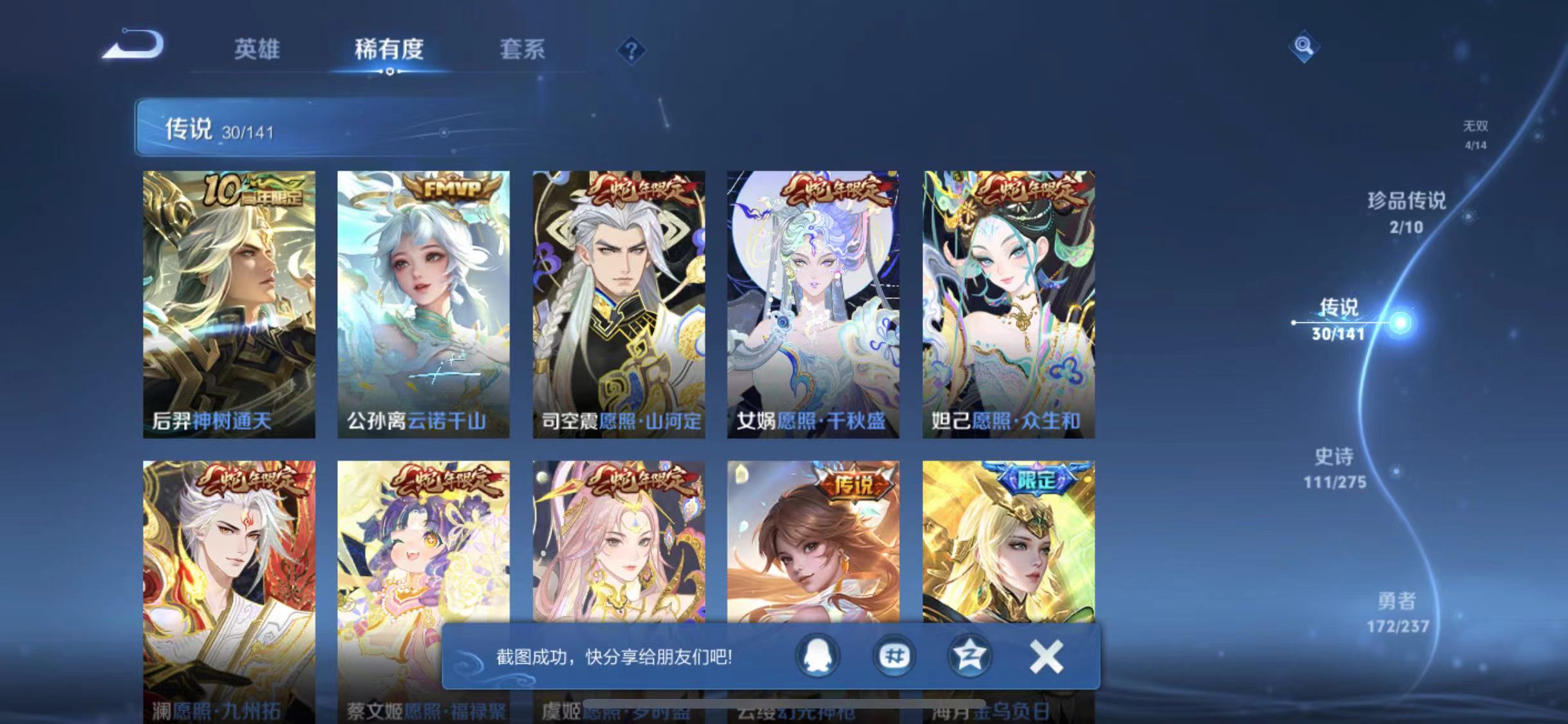The width and height of the screenshot is (1568, 724).
Task: Switch to the 英雄 tab
Action: point(257,50)
